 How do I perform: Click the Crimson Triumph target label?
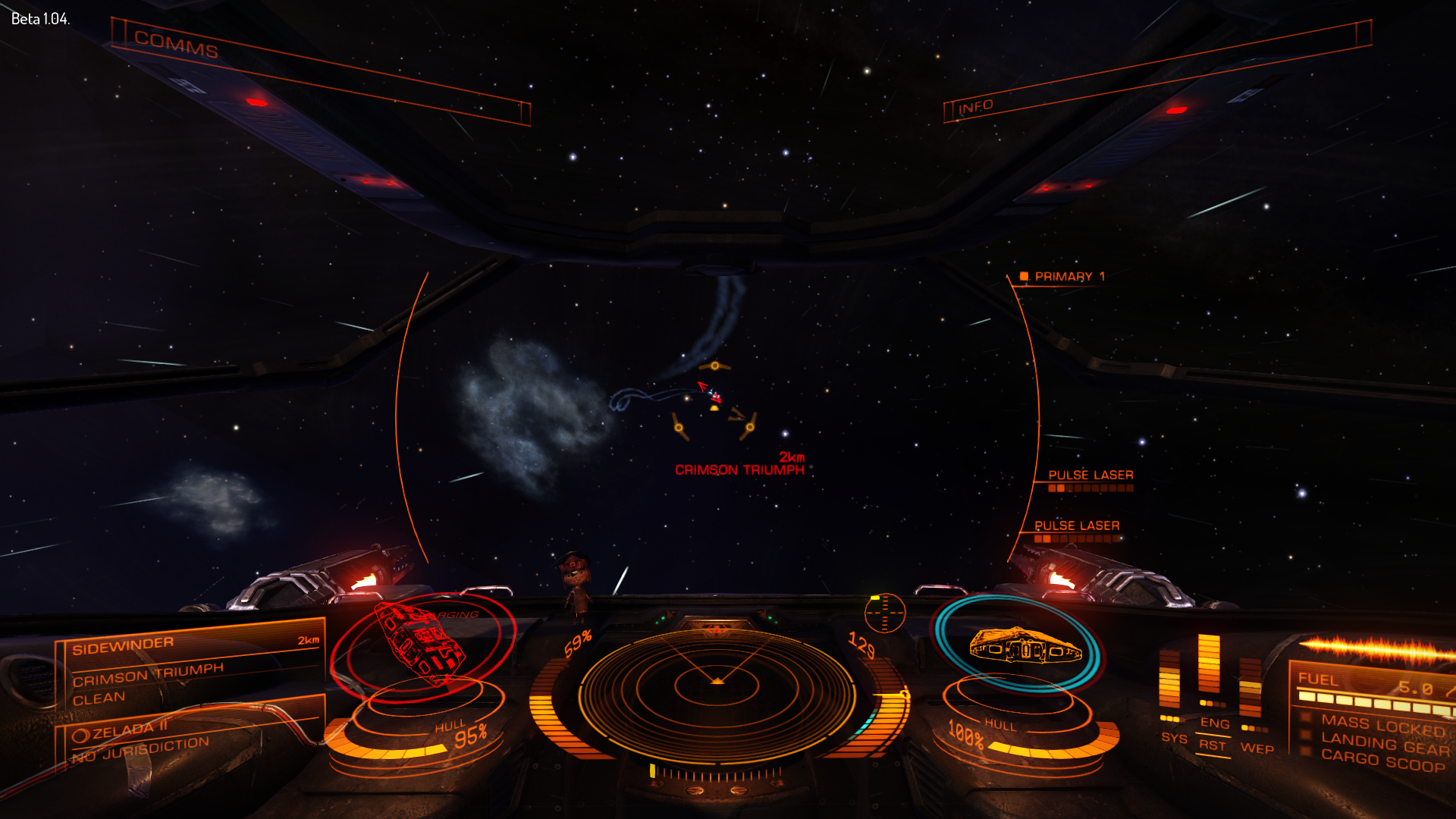[x=739, y=470]
